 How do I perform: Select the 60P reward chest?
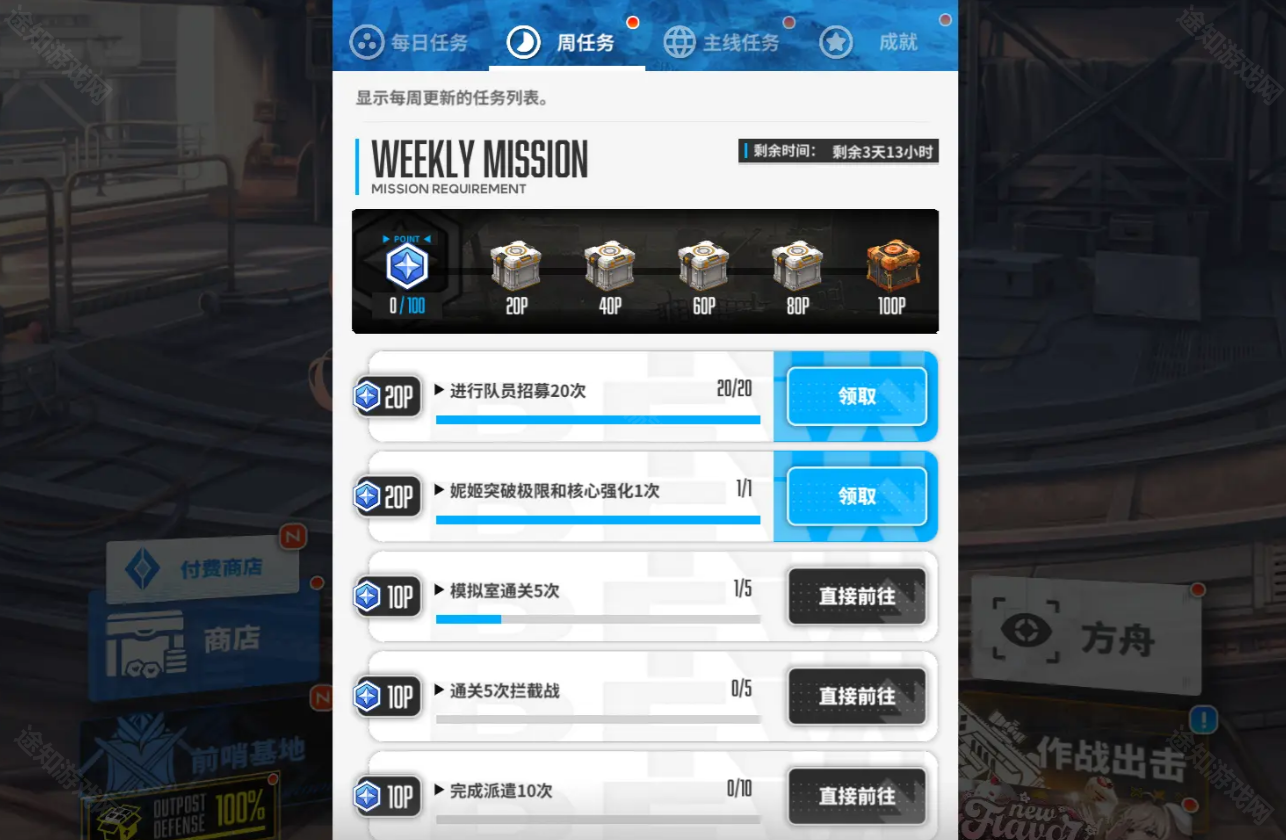(704, 267)
